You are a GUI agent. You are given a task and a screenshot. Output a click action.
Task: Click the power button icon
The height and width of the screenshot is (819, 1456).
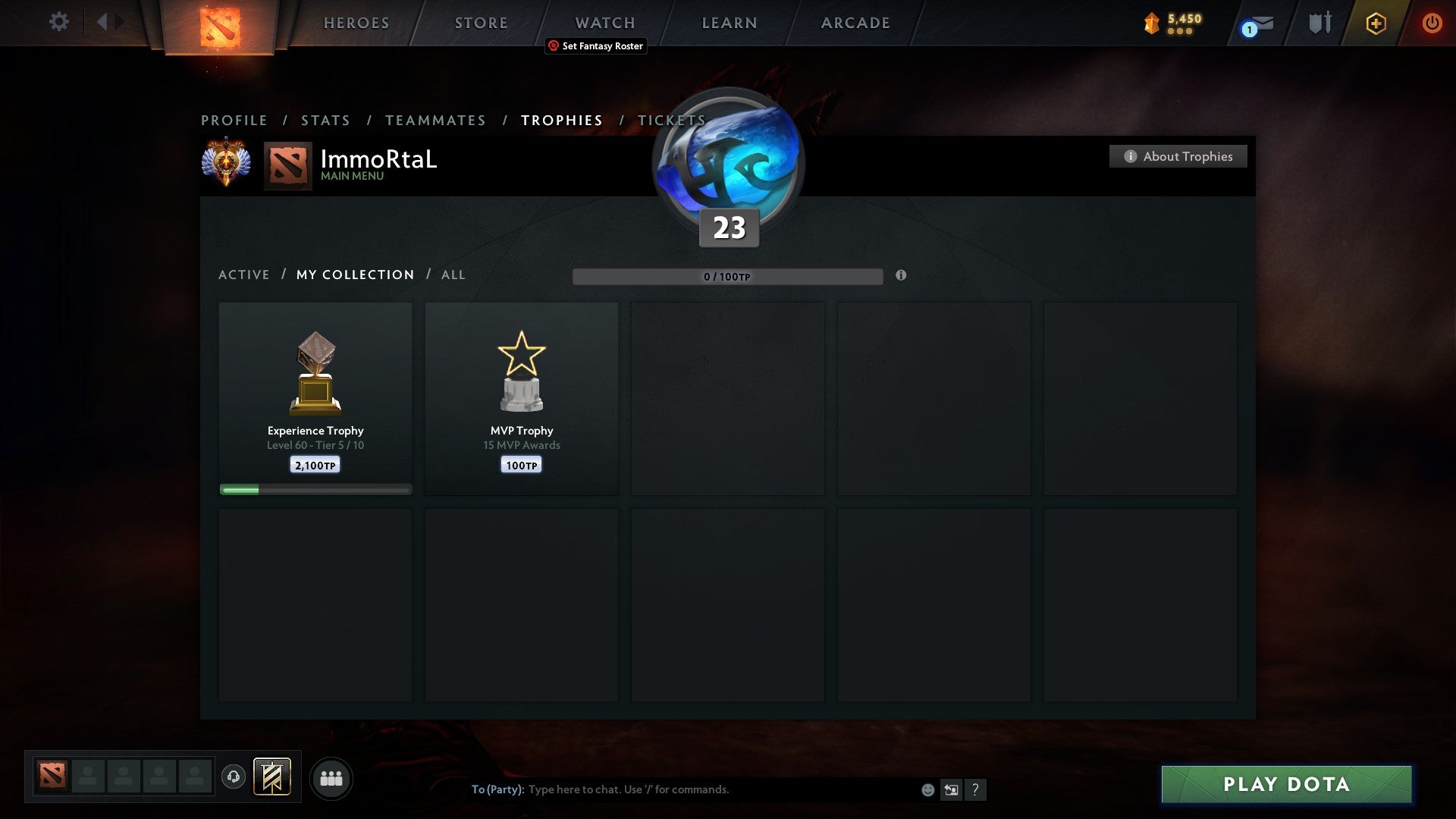point(1432,23)
